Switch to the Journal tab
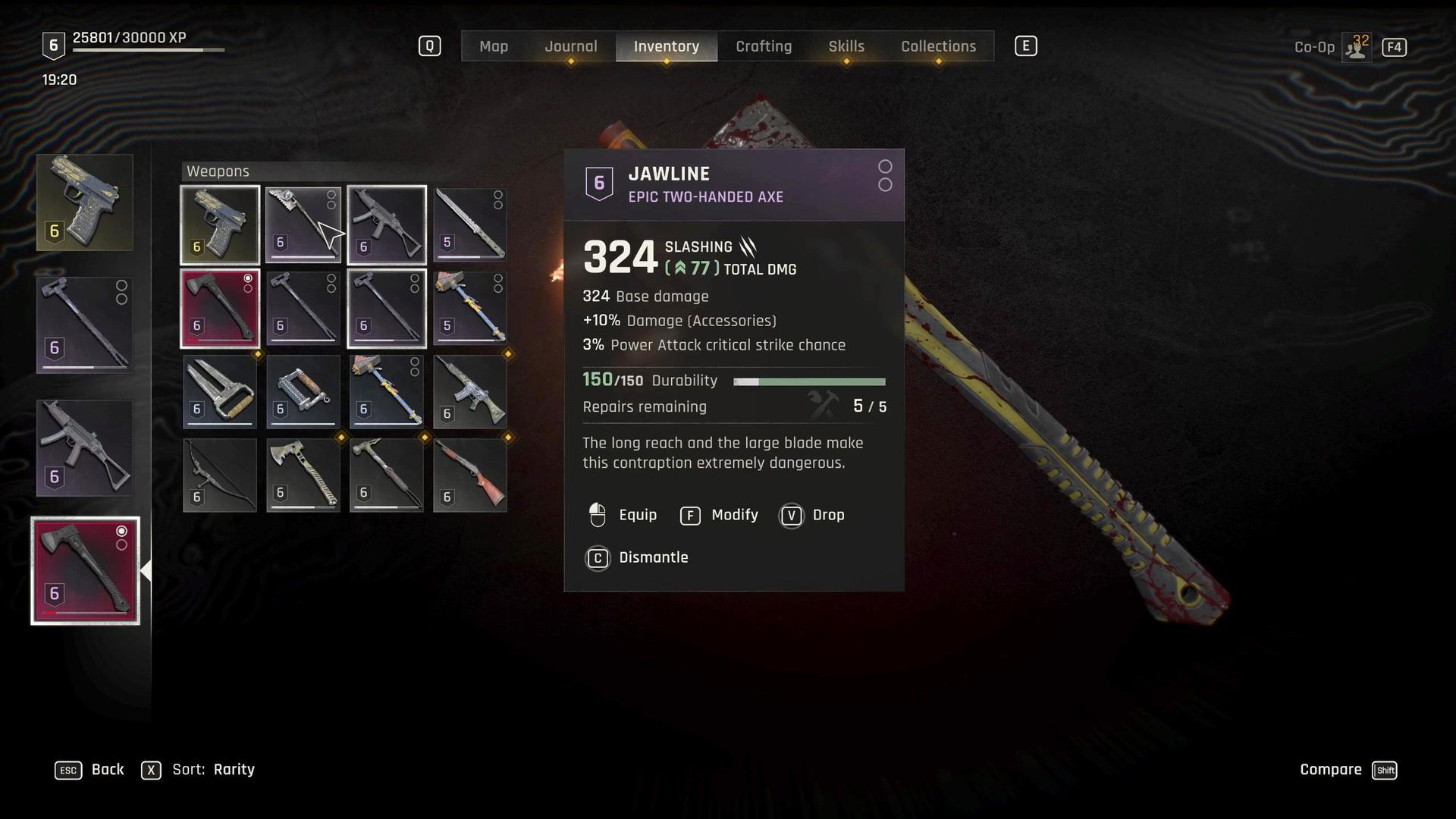Screen dimensions: 1456x819 (x=570, y=46)
